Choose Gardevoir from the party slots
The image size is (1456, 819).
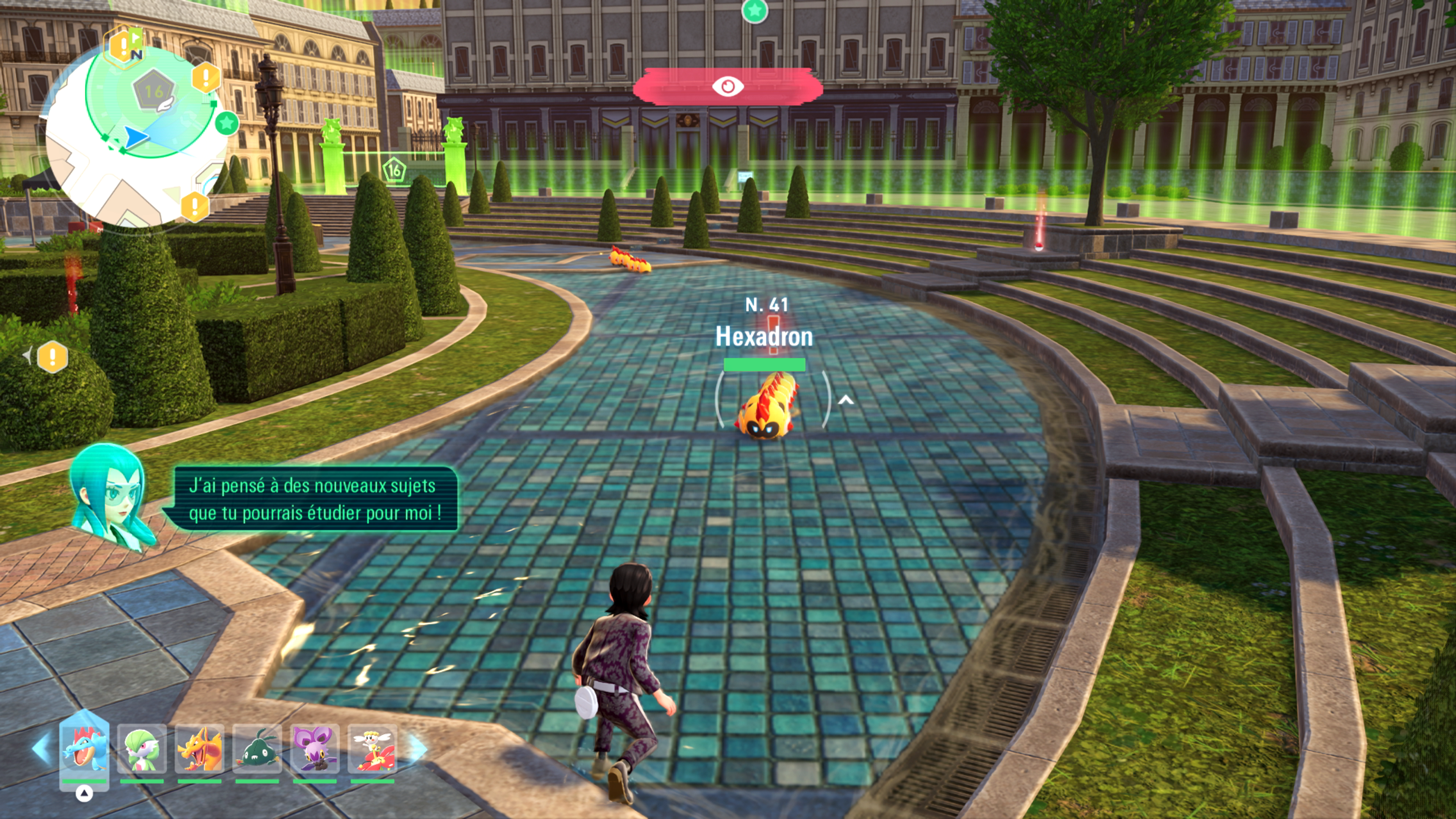tap(142, 749)
